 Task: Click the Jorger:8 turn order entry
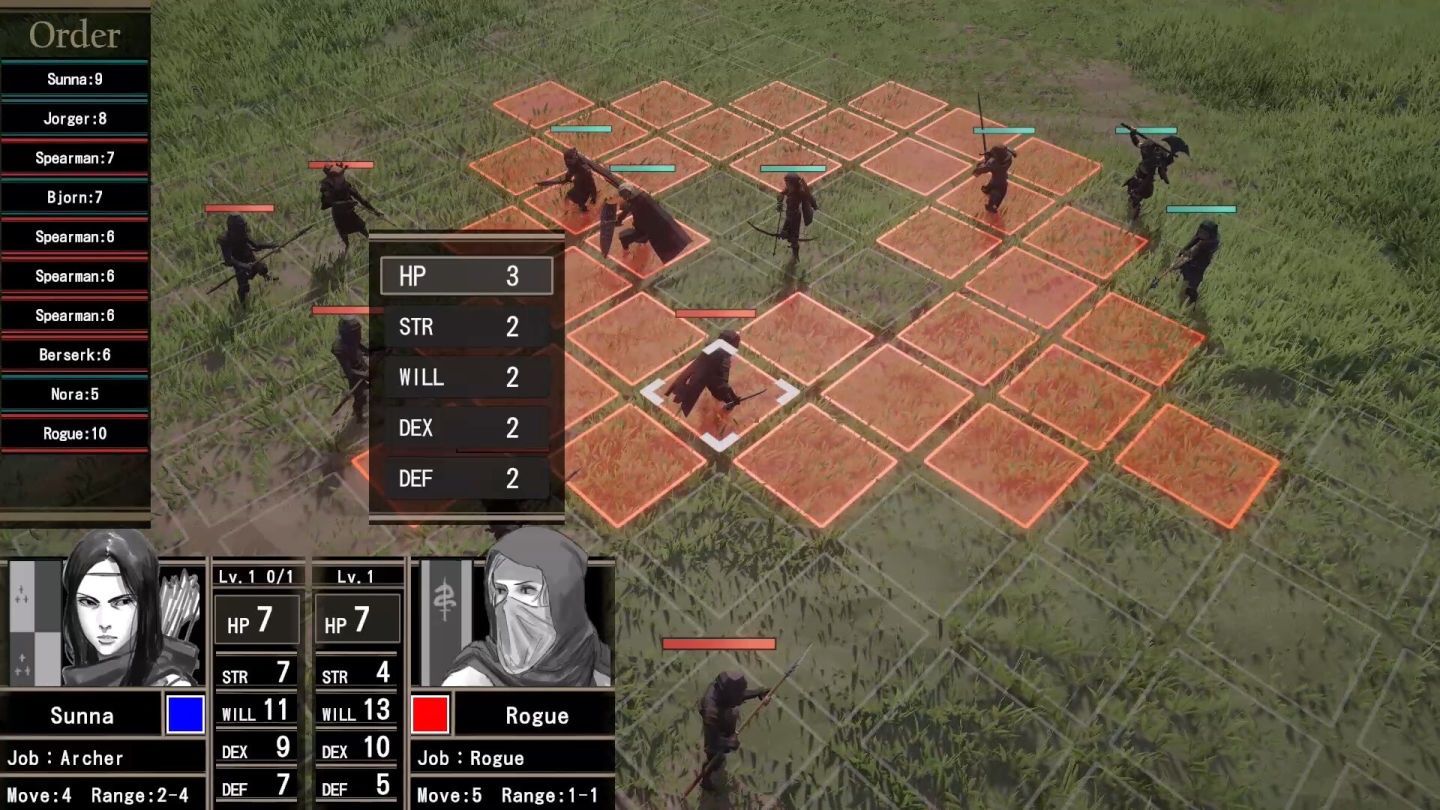point(75,118)
